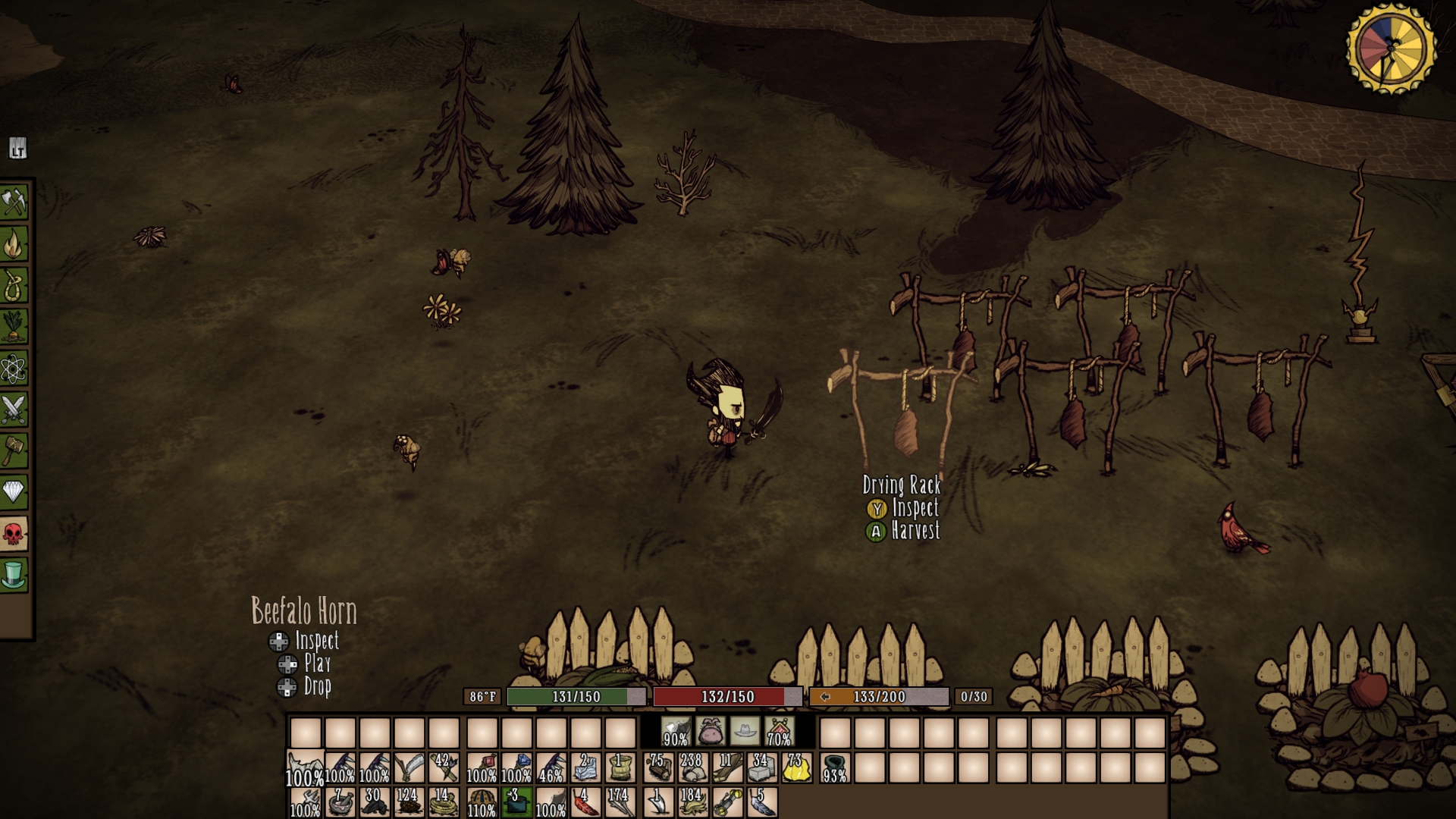Open the Structures hammer crafting tab

[x=14, y=451]
